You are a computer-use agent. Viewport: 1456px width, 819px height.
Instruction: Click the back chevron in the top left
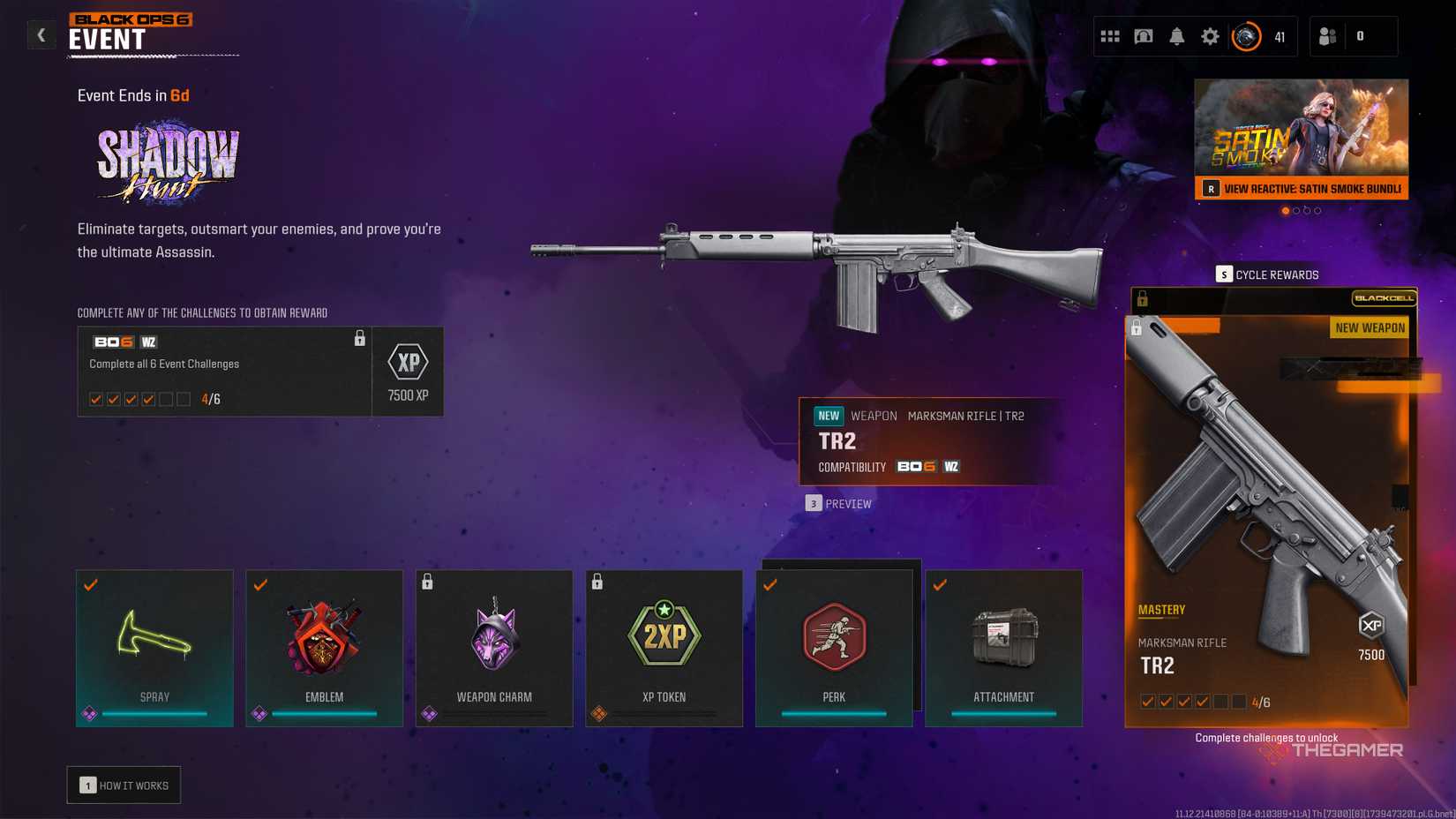pyautogui.click(x=41, y=34)
